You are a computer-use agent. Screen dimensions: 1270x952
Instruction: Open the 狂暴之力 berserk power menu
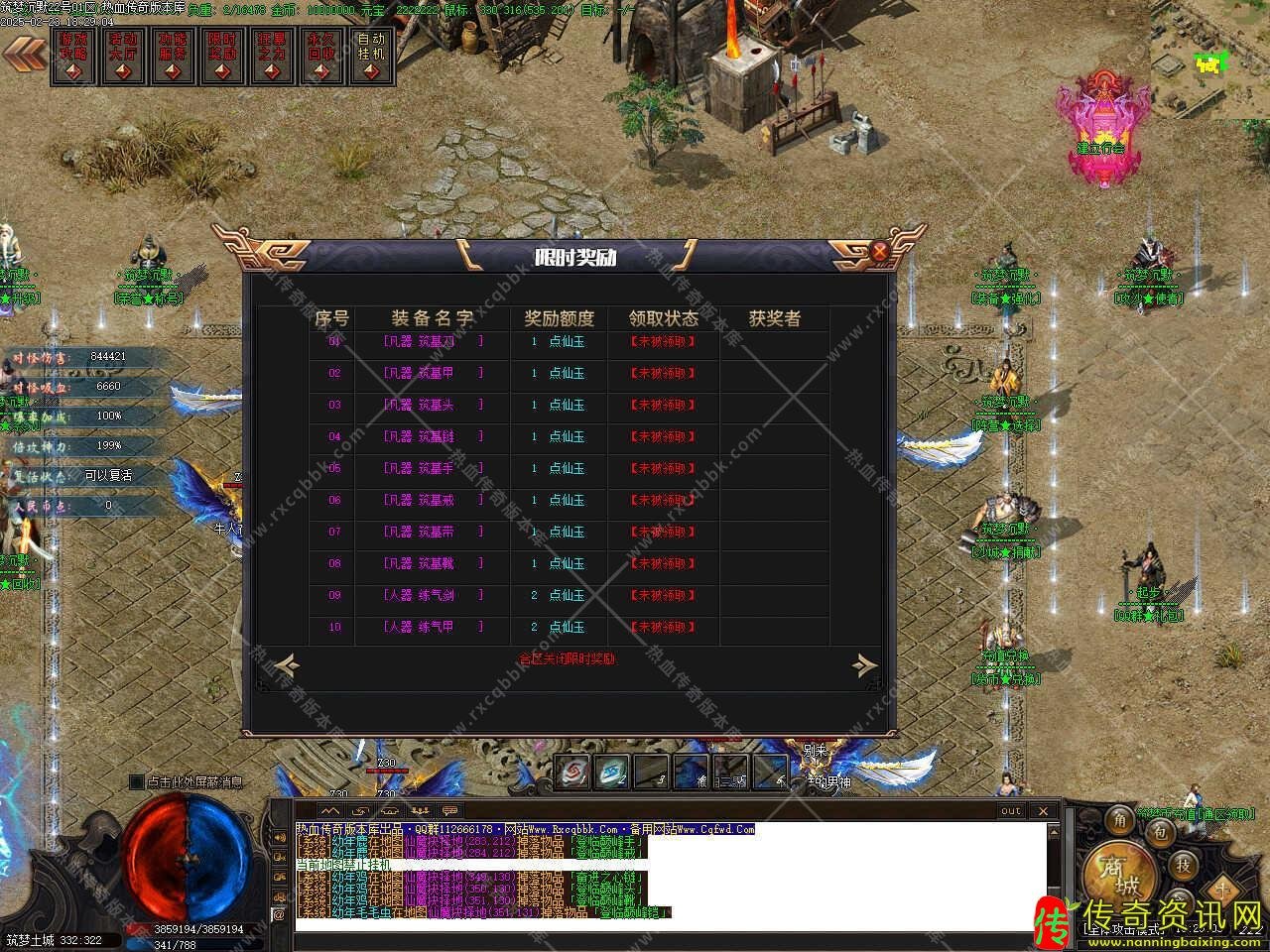pyautogui.click(x=272, y=56)
